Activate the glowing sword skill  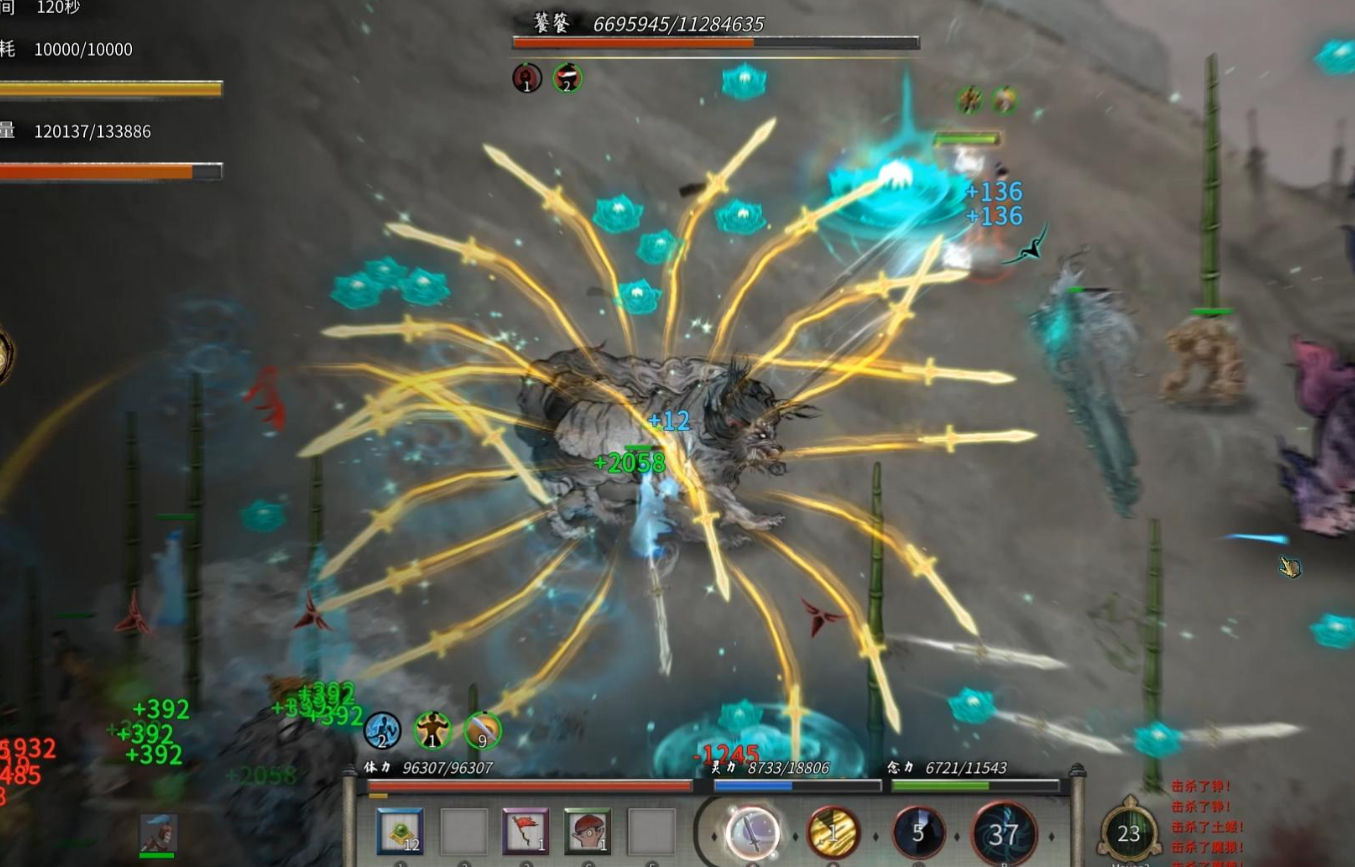(x=752, y=832)
